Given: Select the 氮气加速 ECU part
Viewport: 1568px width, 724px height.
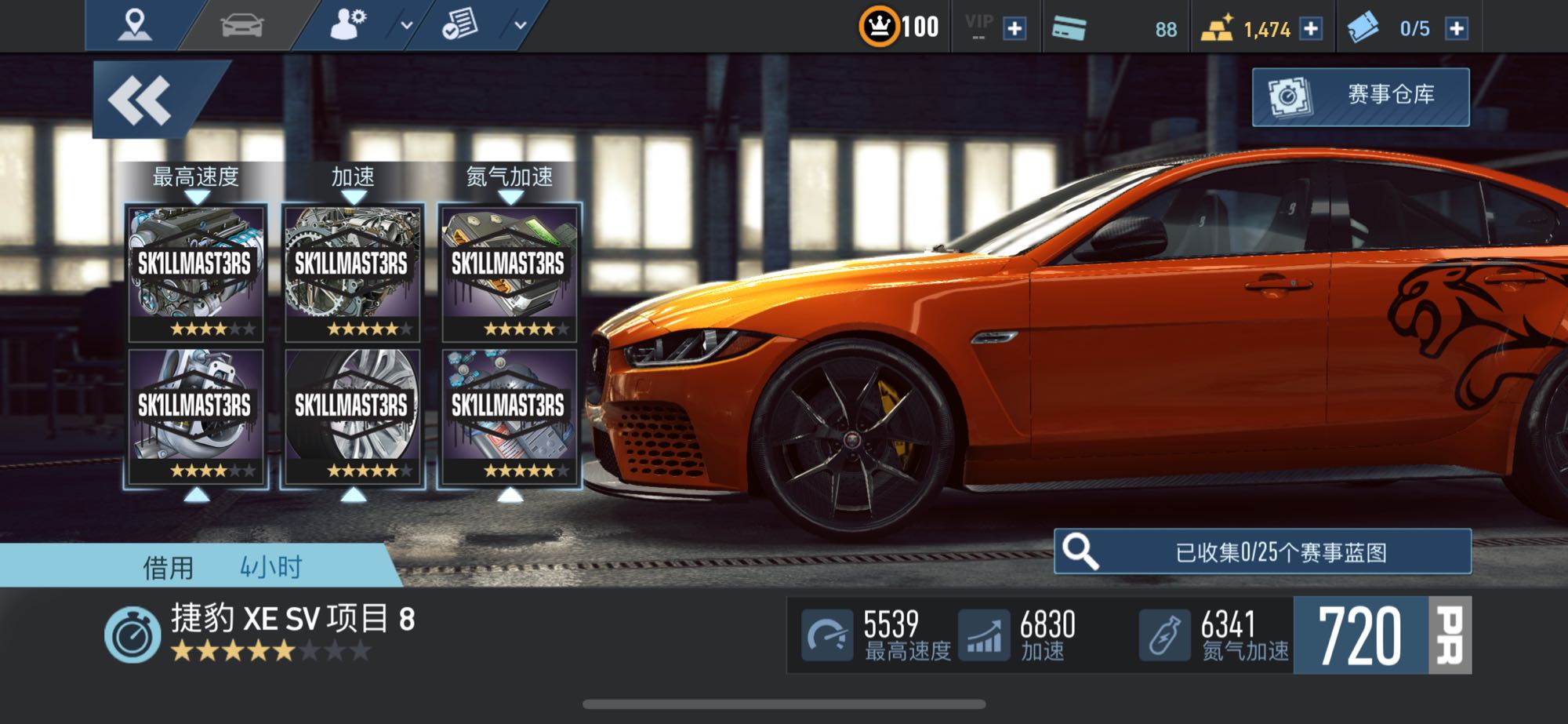Looking at the screenshot, I should coord(510,272).
